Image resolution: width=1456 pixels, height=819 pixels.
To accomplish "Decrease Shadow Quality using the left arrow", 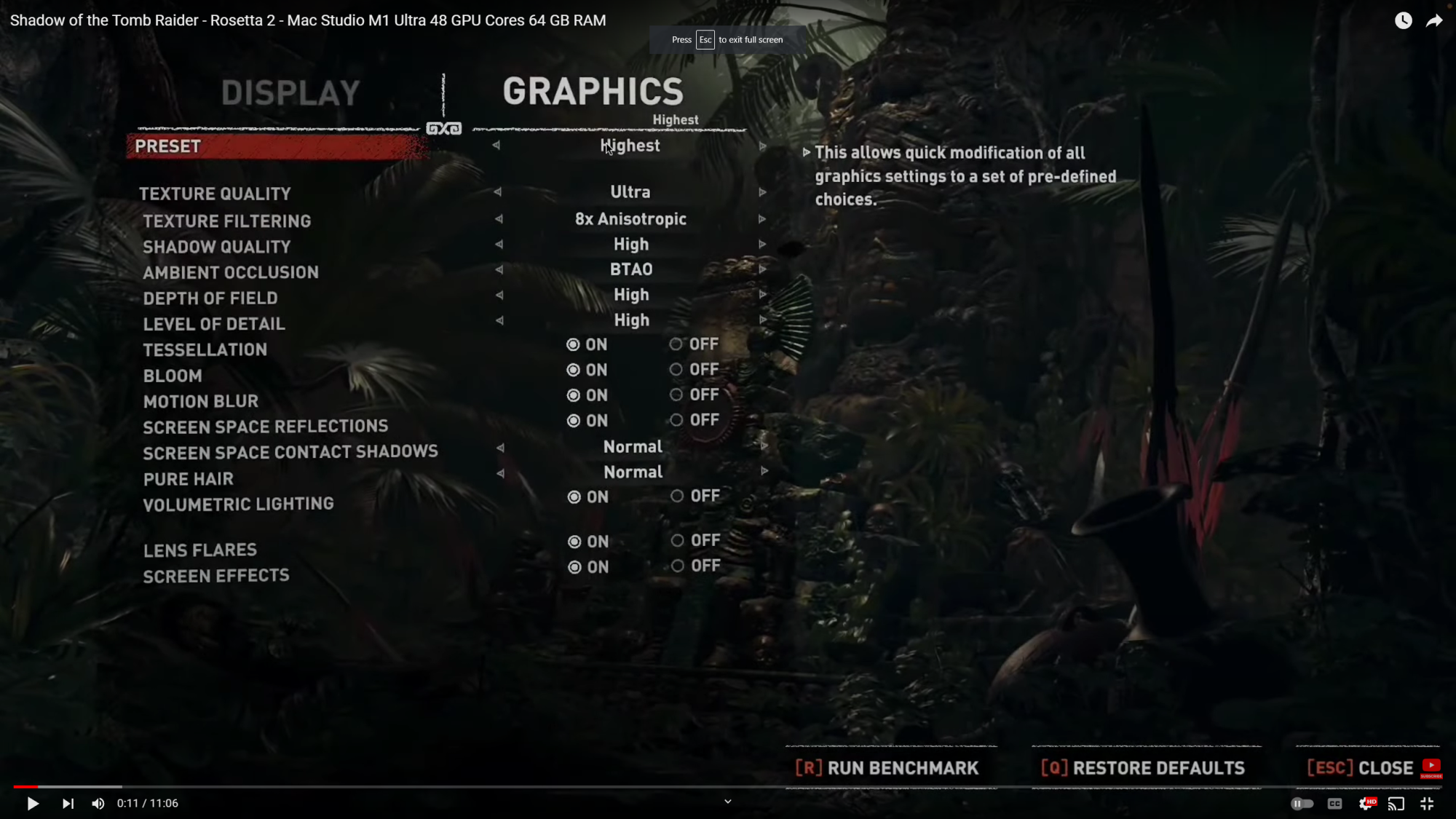I will (x=499, y=245).
